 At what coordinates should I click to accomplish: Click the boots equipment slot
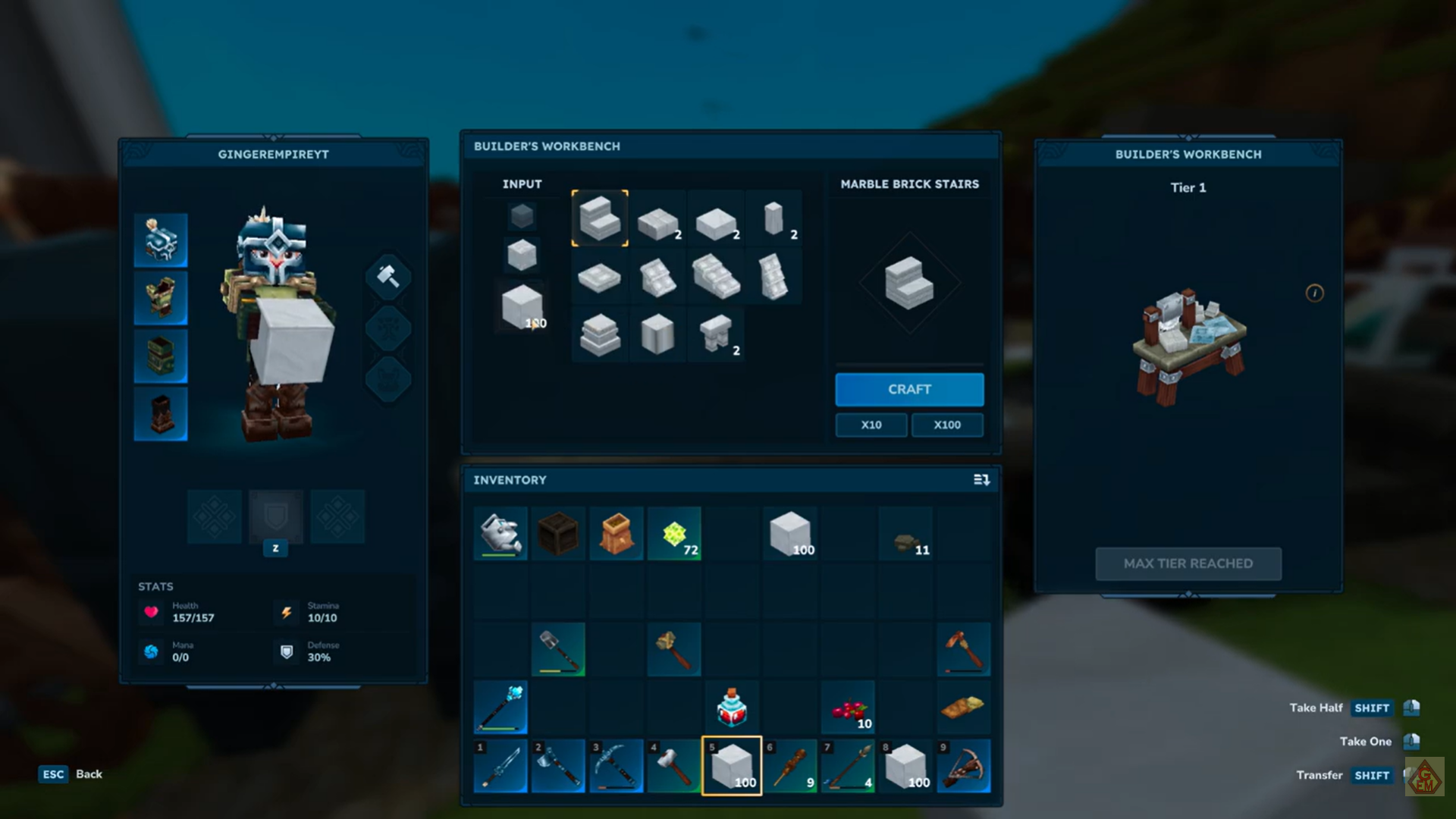pyautogui.click(x=161, y=414)
